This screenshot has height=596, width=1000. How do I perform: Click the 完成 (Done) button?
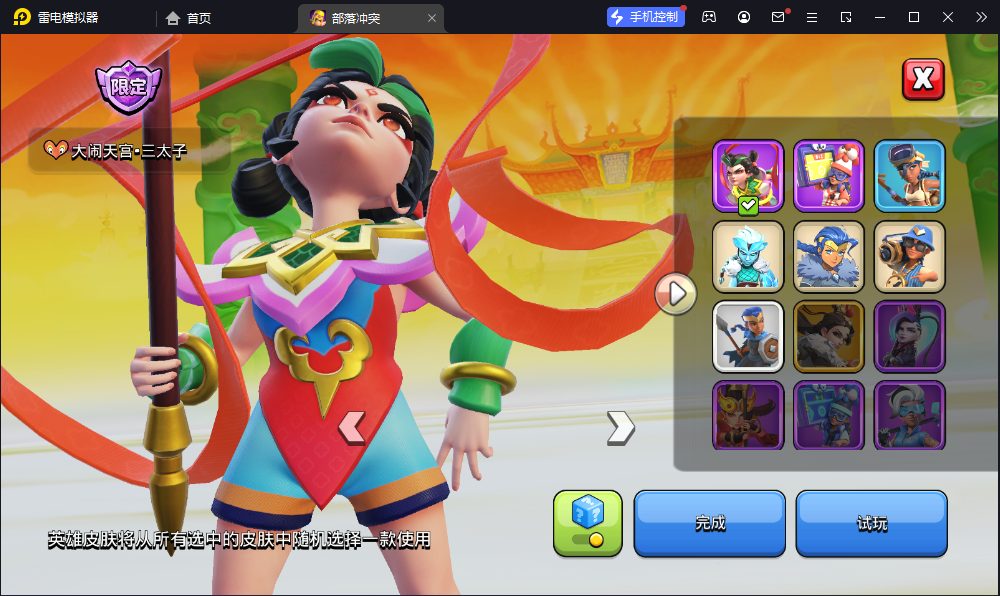709,523
